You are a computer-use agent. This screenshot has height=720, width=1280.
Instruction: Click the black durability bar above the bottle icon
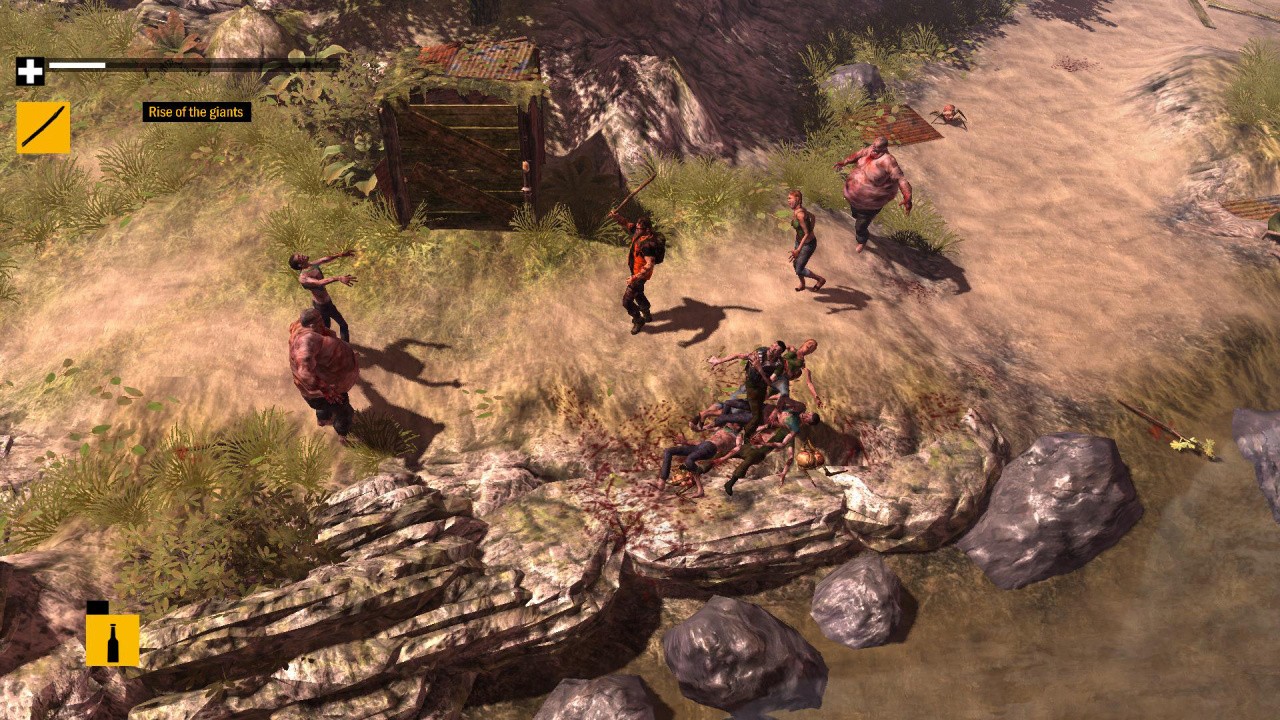pyautogui.click(x=100, y=610)
